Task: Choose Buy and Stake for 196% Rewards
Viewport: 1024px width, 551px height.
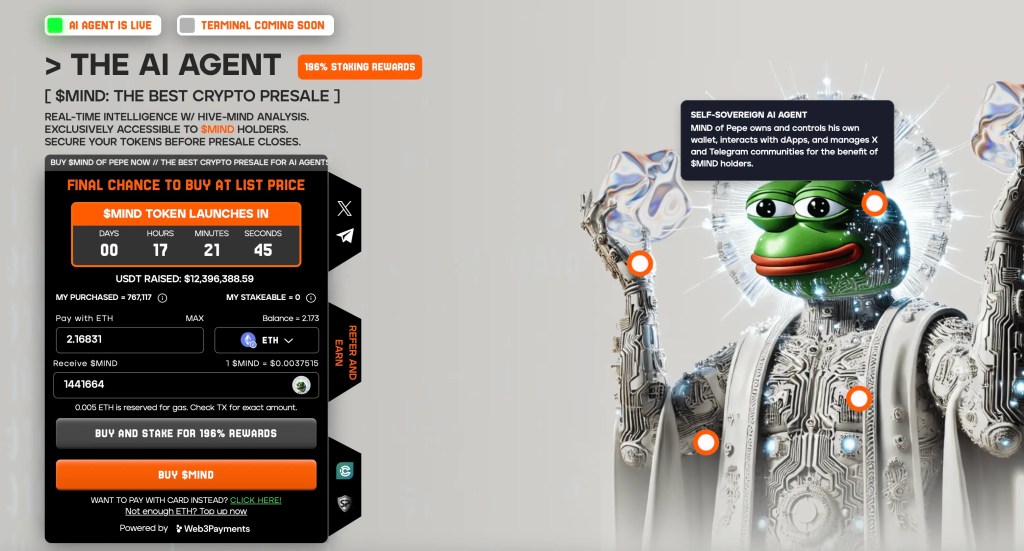Action: coord(186,433)
